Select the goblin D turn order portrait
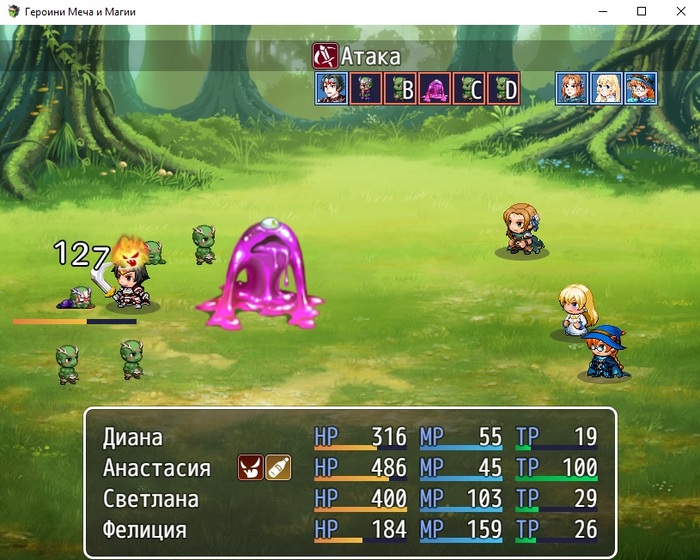This screenshot has width=700, height=560. [x=503, y=88]
